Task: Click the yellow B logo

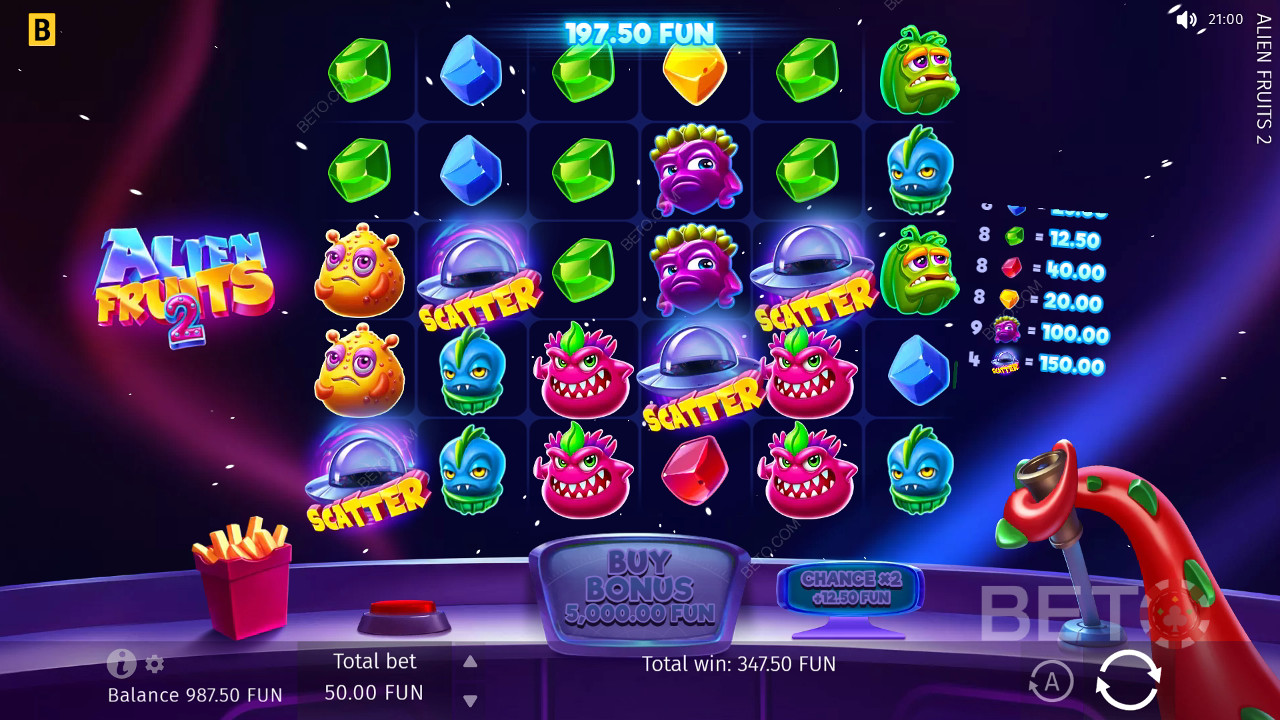Action: [x=42, y=30]
